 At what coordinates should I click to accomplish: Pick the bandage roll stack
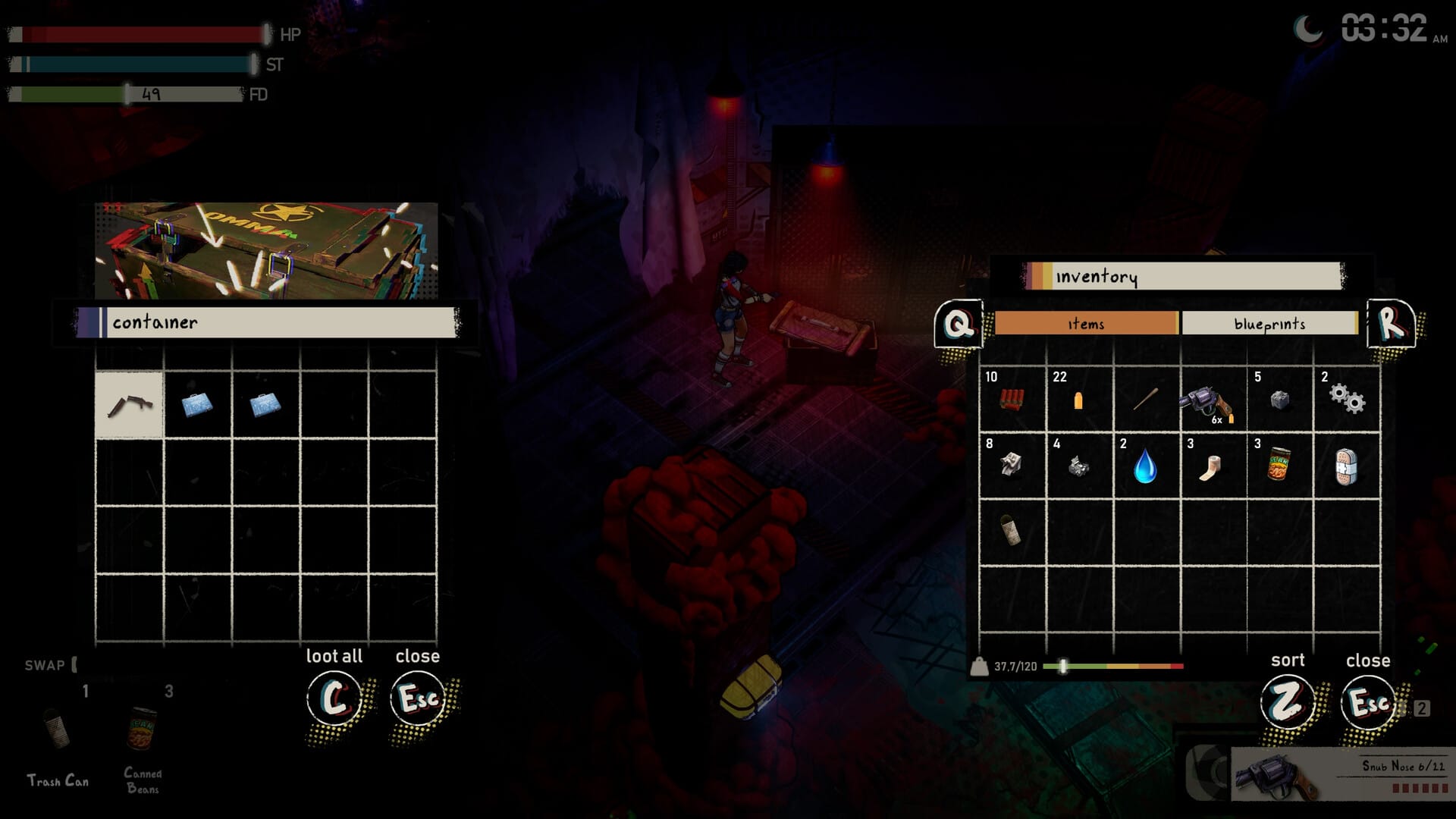pos(1212,466)
